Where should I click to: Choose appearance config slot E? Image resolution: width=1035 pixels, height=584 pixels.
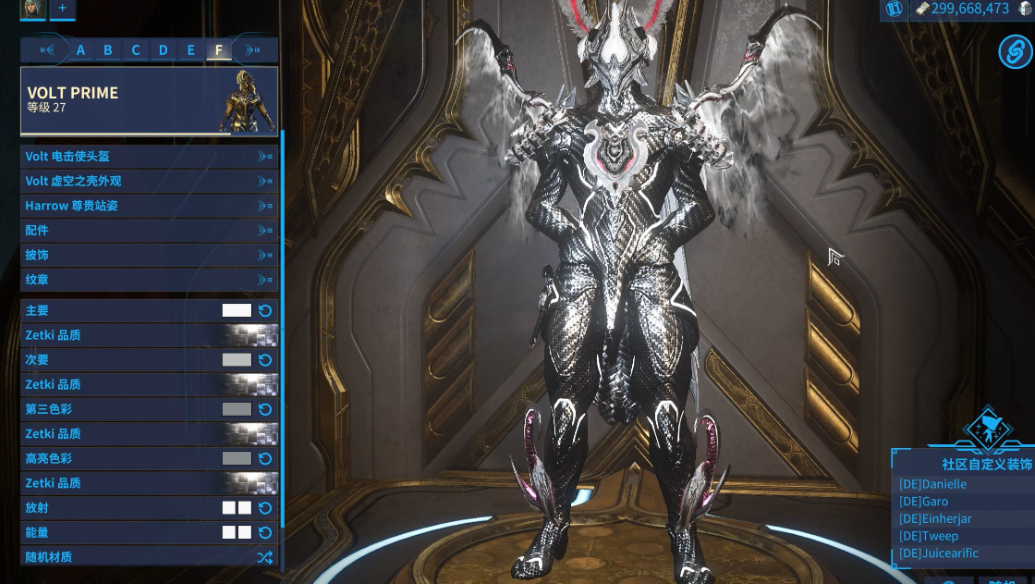pyautogui.click(x=191, y=50)
